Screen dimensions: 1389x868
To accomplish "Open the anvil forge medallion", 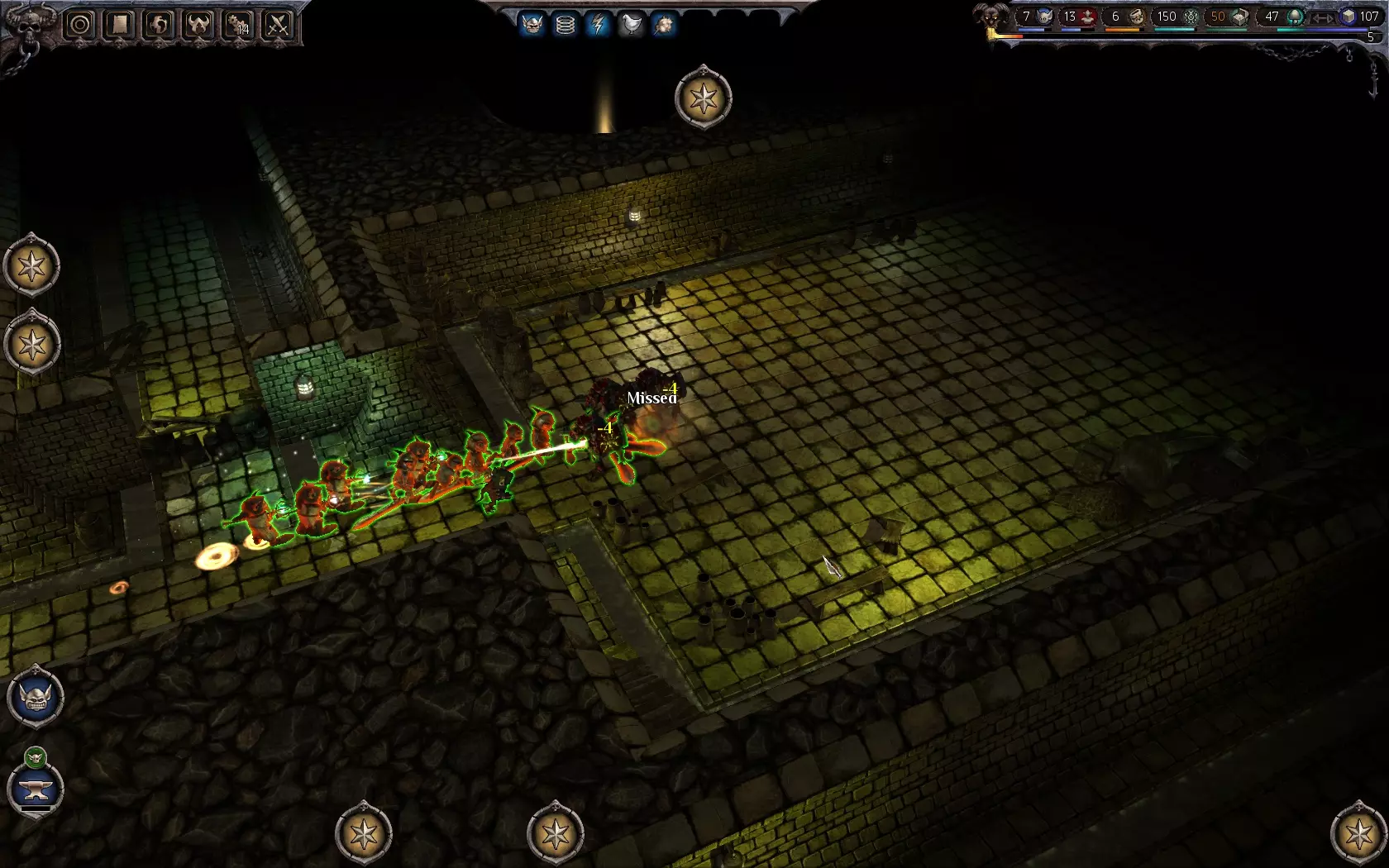I will tap(36, 789).
